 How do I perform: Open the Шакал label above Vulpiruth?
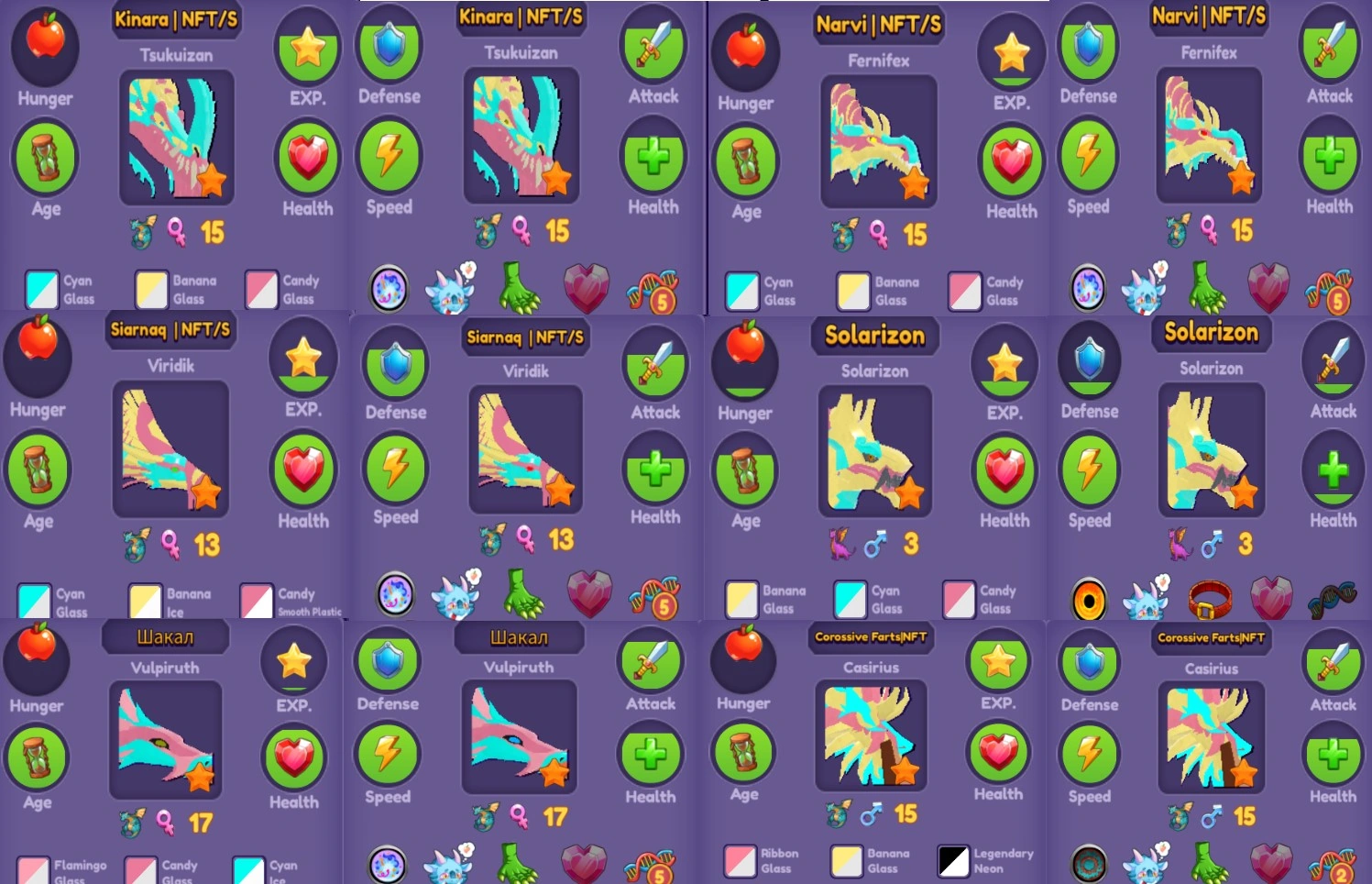(167, 636)
